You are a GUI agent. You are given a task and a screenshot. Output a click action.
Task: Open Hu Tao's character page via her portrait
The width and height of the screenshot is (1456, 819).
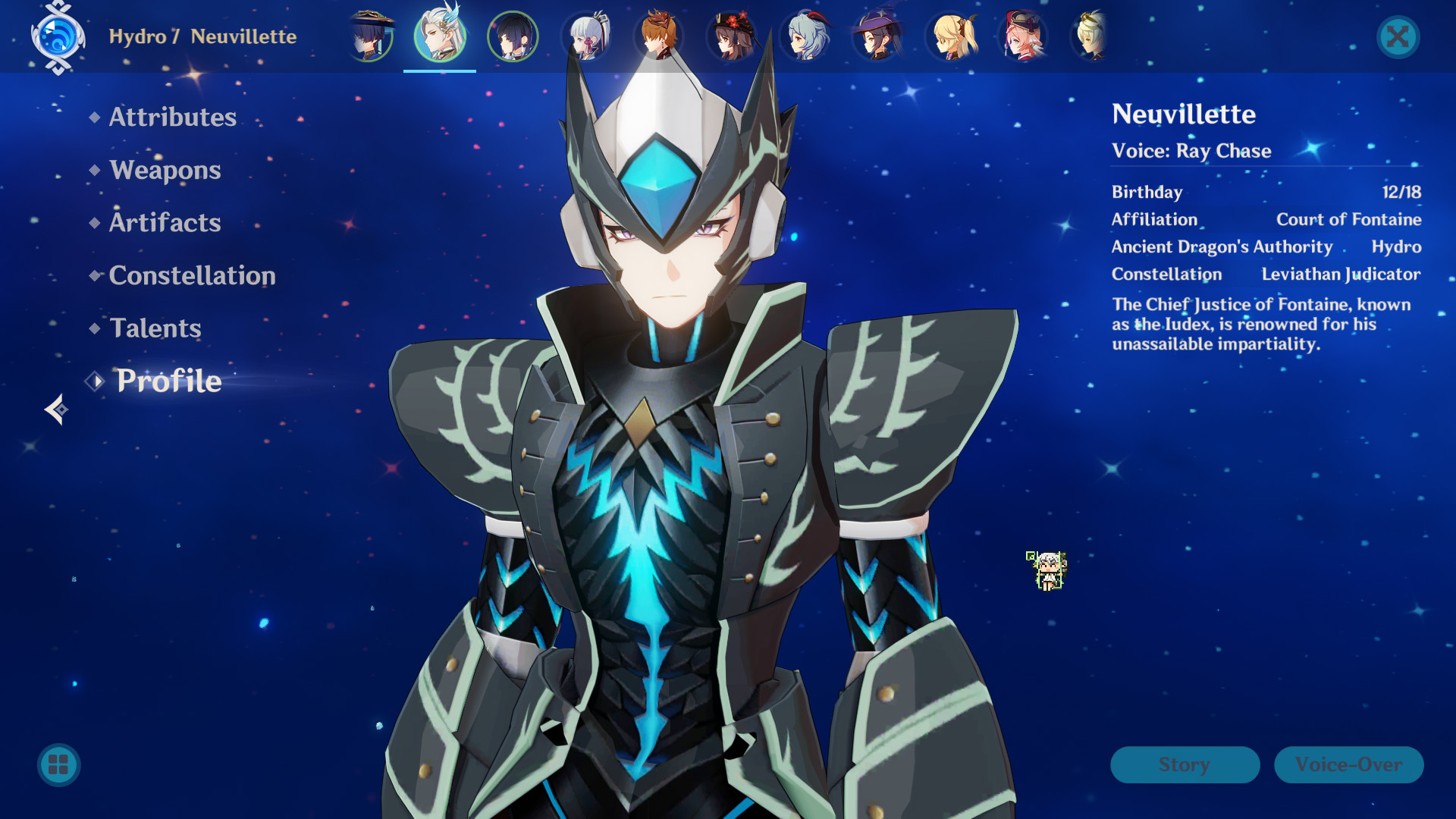731,36
